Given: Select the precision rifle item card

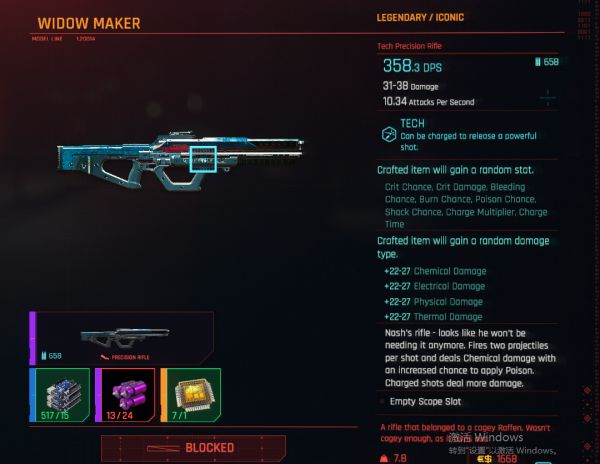Looking at the screenshot, I should tap(121, 338).
